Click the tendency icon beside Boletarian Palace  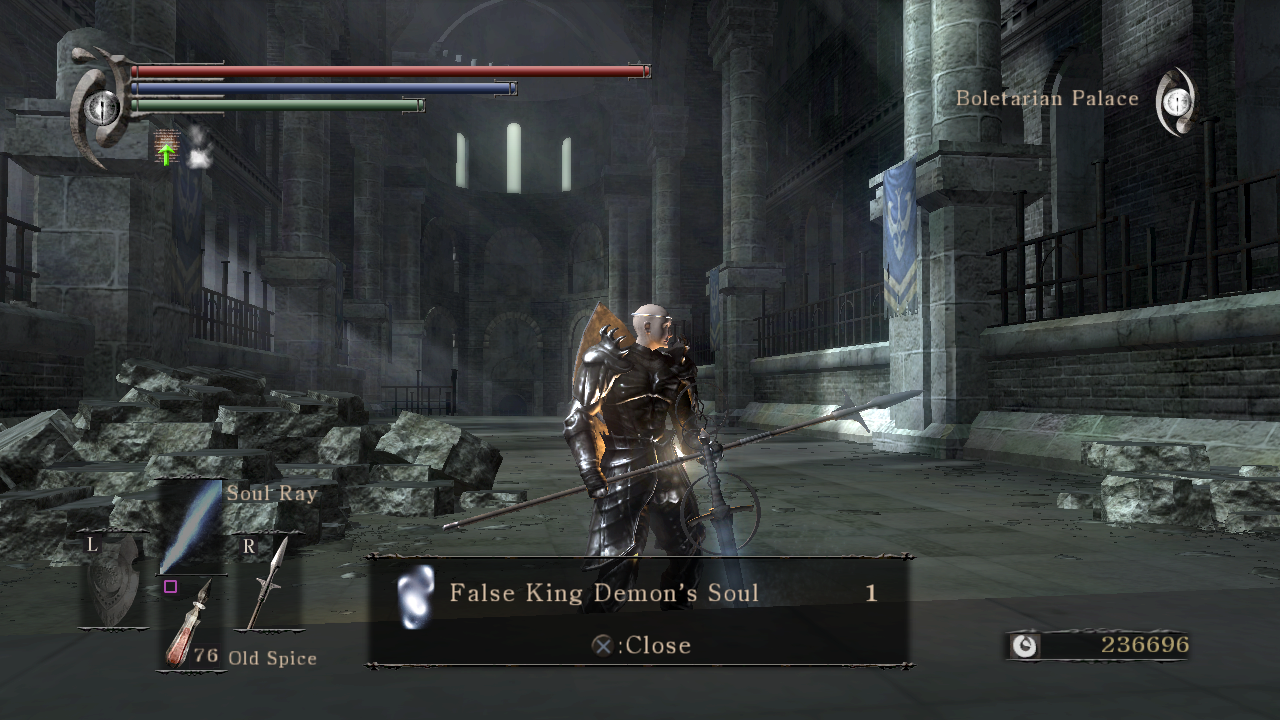pos(1176,101)
